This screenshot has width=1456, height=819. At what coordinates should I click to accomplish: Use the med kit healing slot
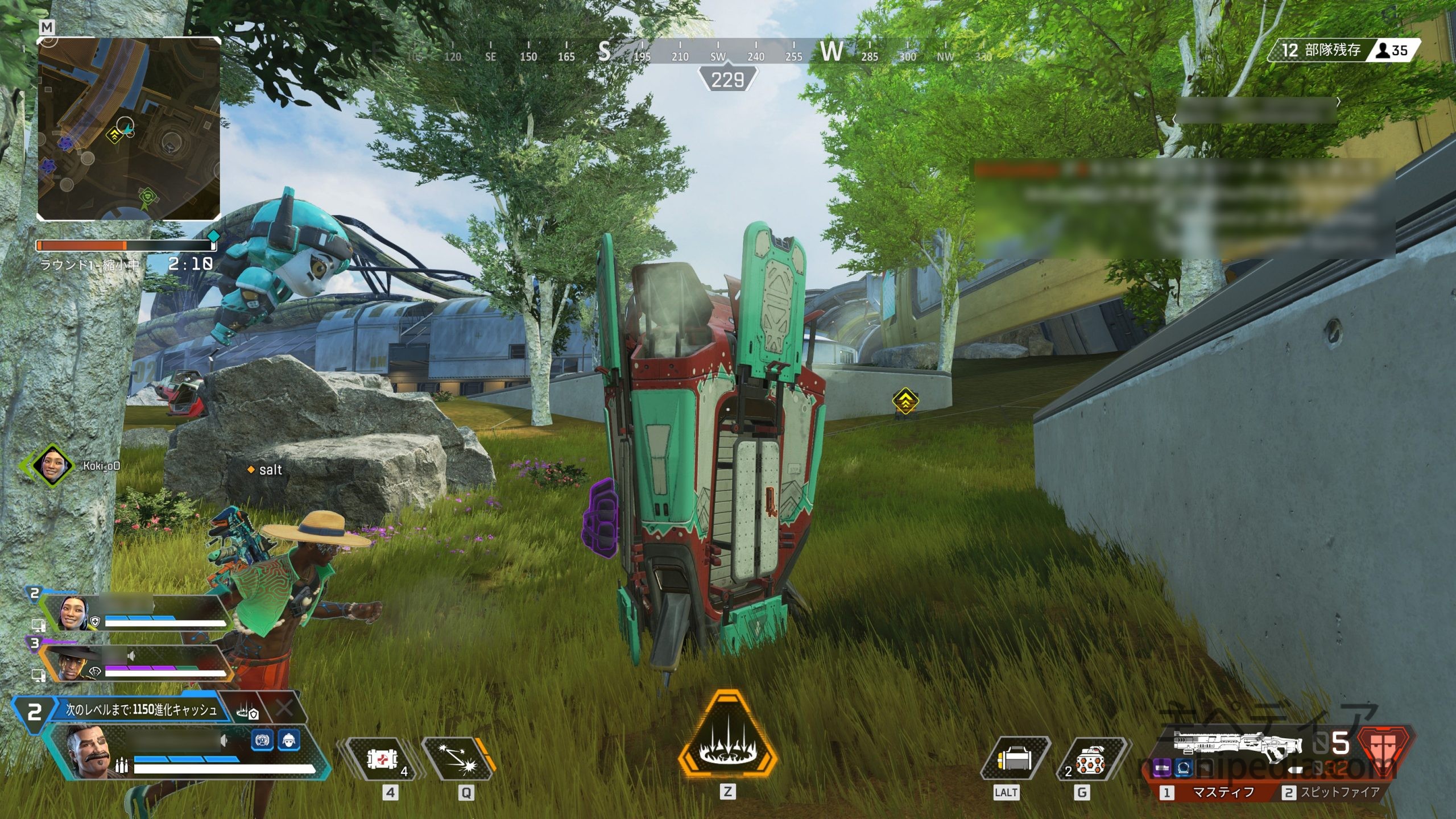click(x=381, y=759)
